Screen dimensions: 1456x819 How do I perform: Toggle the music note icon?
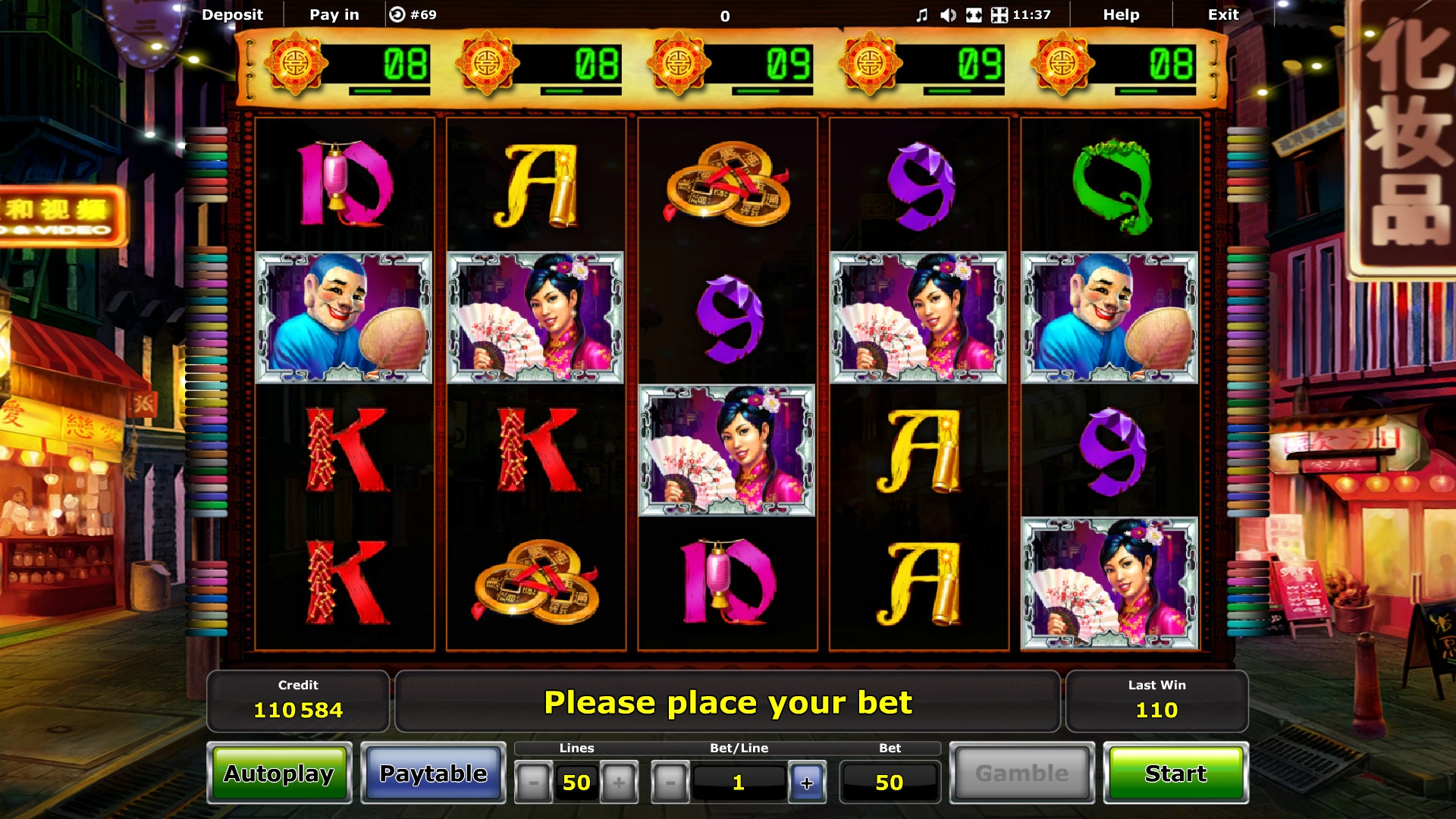coord(921,15)
